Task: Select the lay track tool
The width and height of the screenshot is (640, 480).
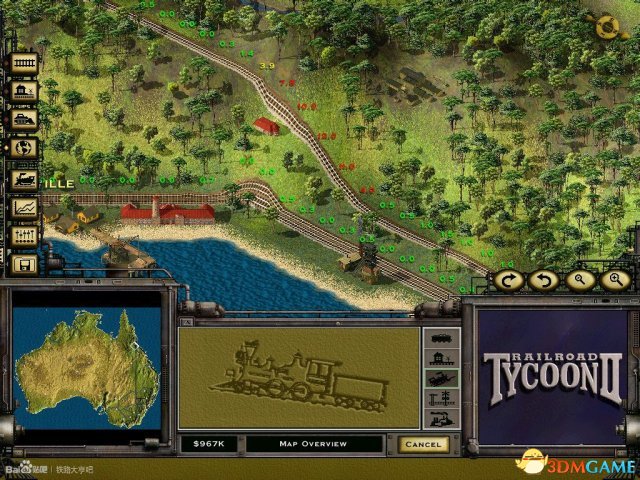Action: click(x=24, y=62)
